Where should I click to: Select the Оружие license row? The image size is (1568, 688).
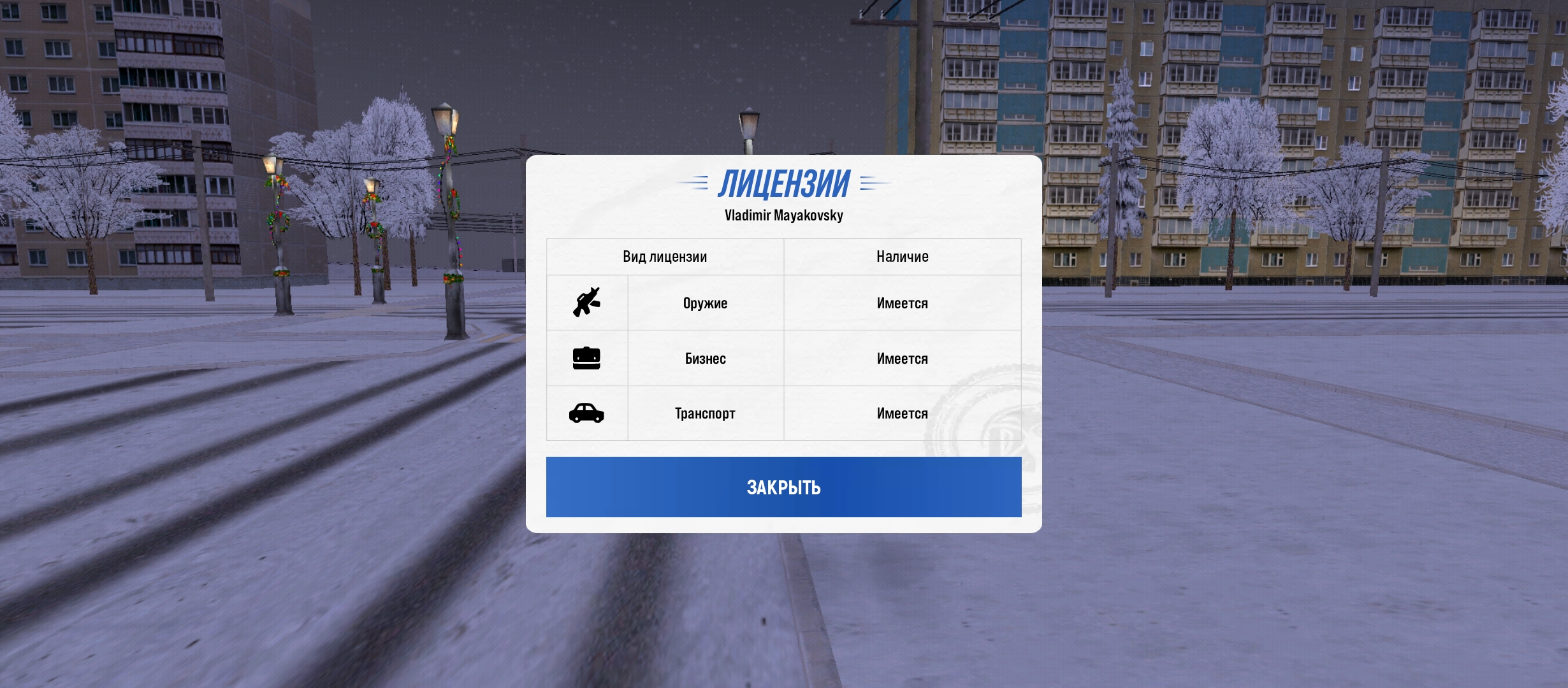705,303
